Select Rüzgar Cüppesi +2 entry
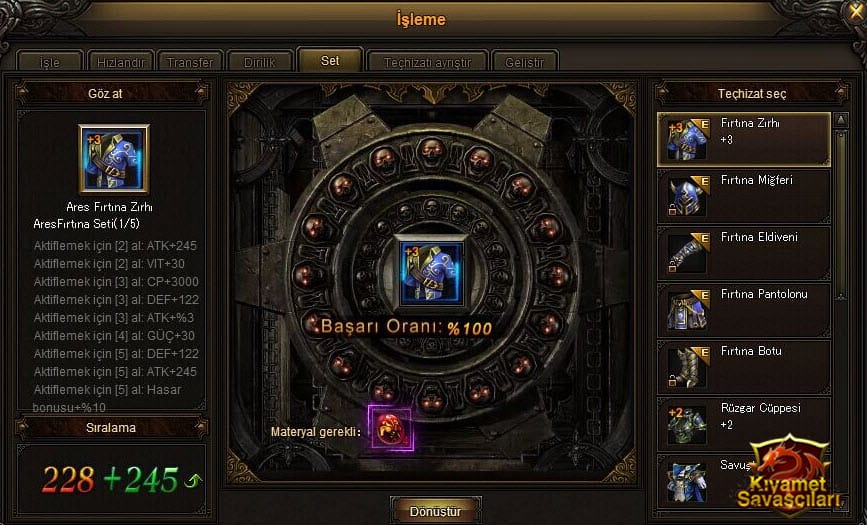The width and height of the screenshot is (867, 525). (x=744, y=423)
